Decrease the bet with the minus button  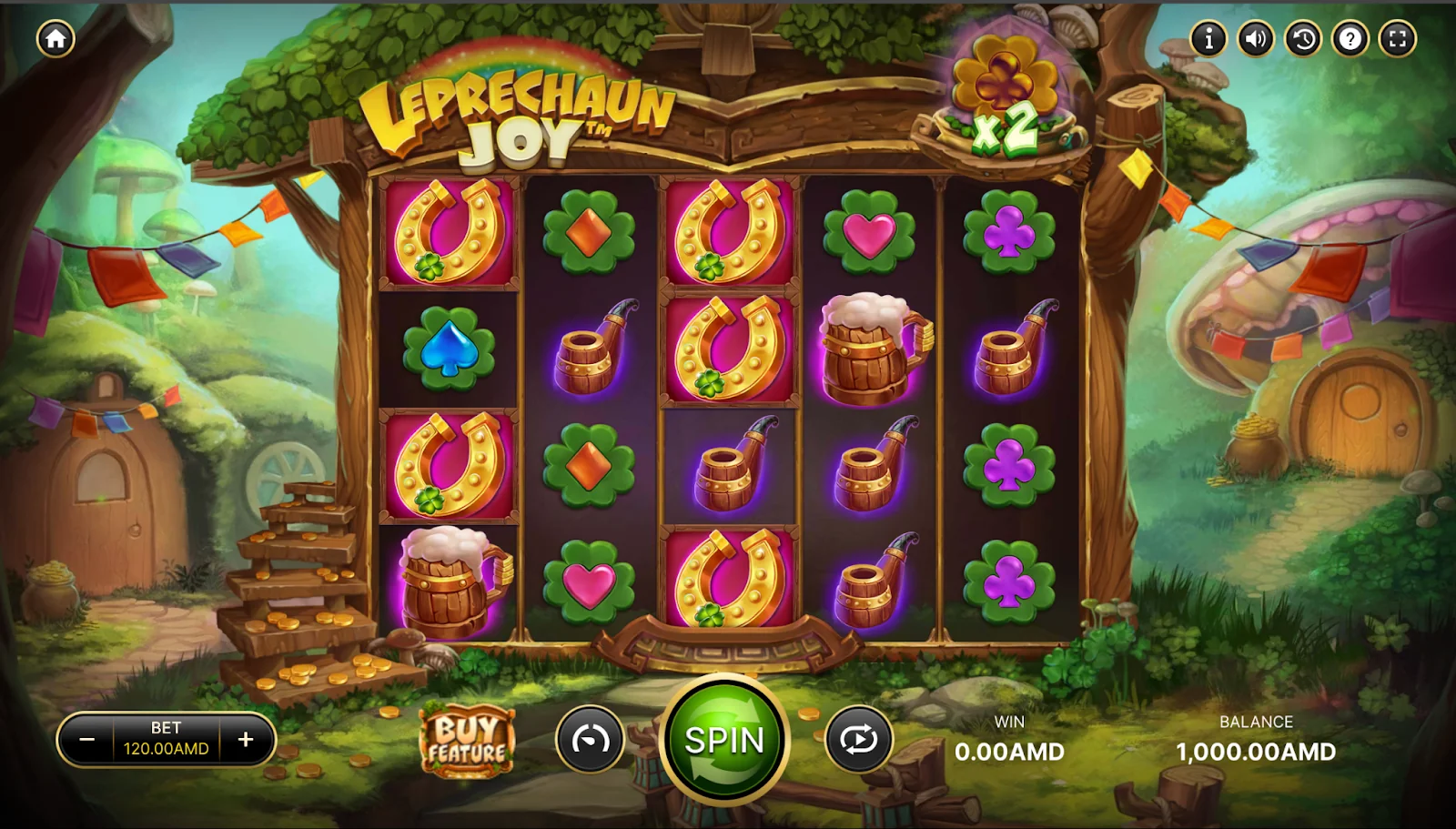[x=87, y=740]
